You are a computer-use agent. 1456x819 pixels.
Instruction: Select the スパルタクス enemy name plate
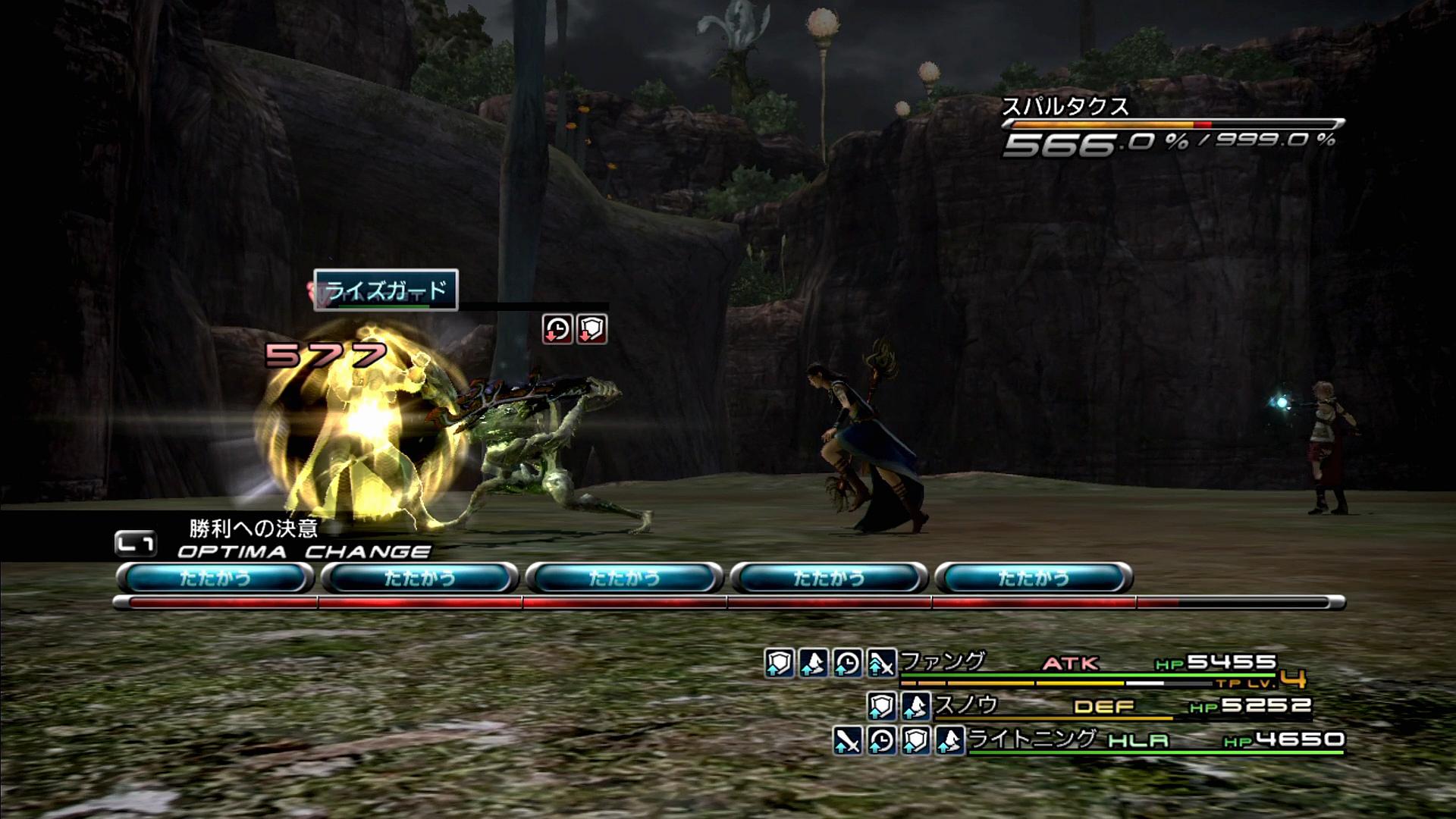coord(1065,107)
